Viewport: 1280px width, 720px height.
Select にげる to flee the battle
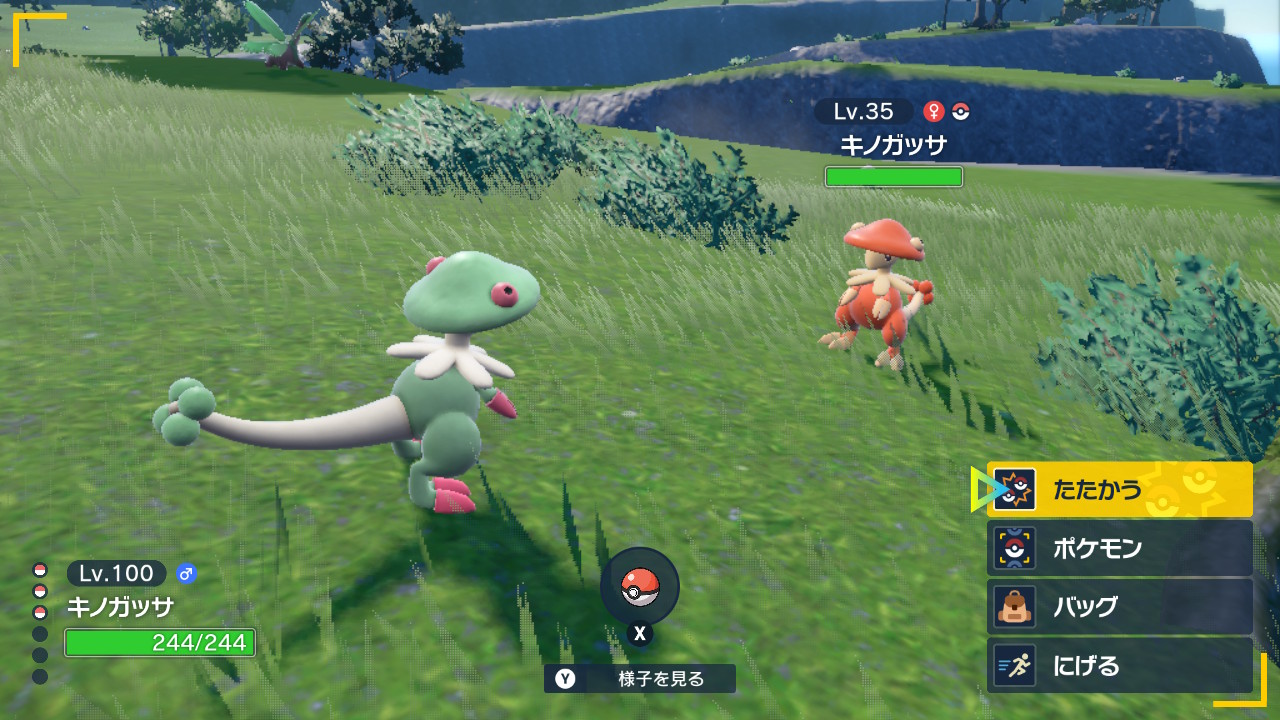1085,664
